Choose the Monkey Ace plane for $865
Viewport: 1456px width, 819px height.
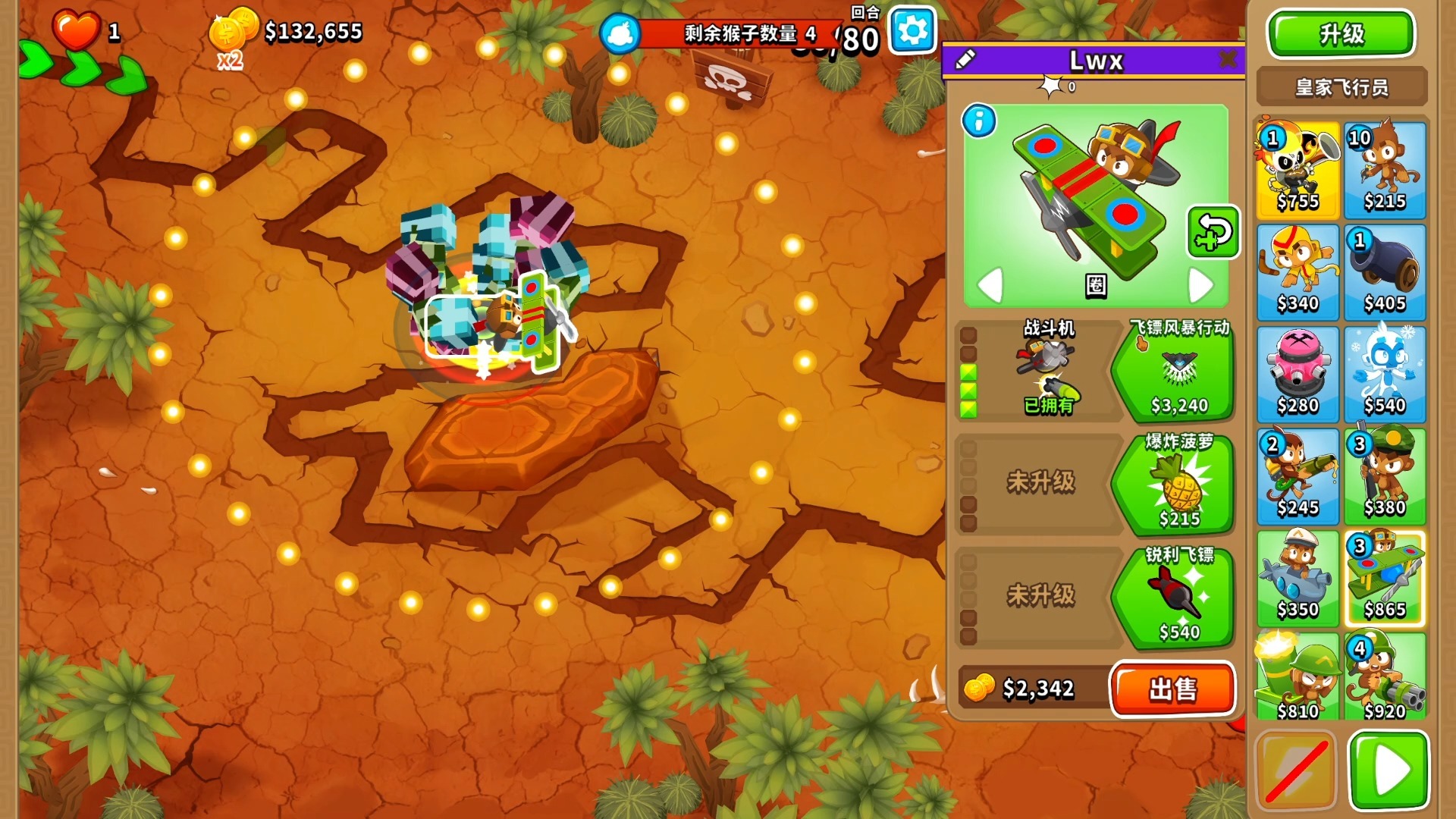tap(1385, 579)
